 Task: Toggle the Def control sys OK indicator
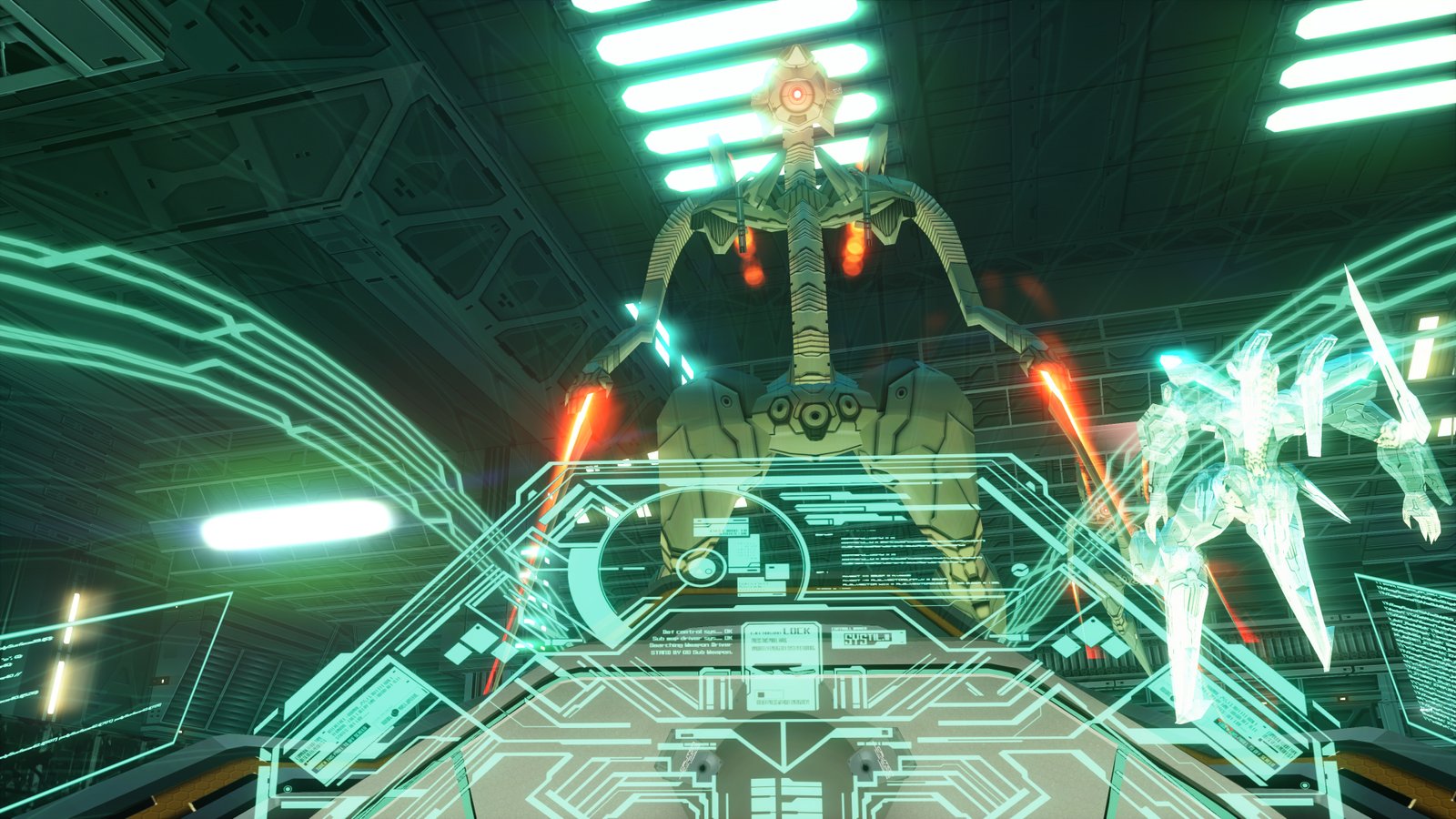point(697,631)
